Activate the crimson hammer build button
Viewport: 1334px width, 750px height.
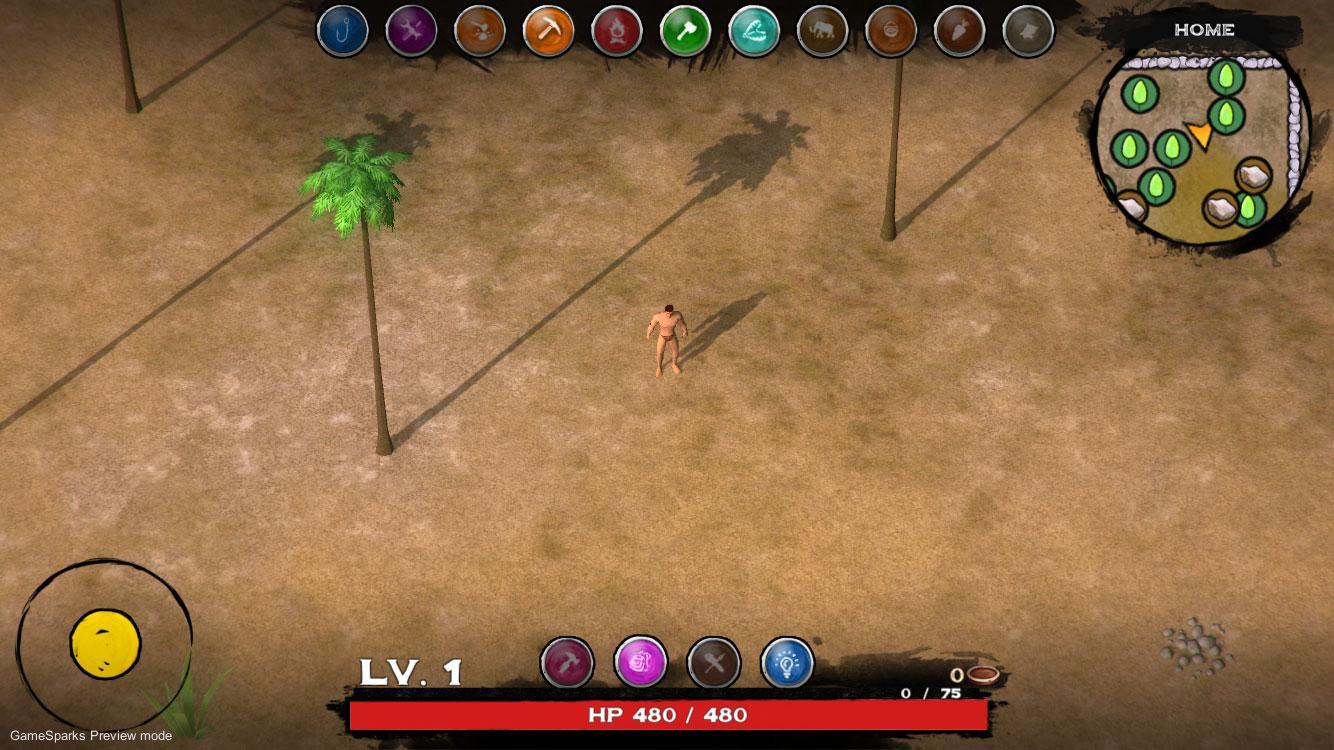(567, 662)
